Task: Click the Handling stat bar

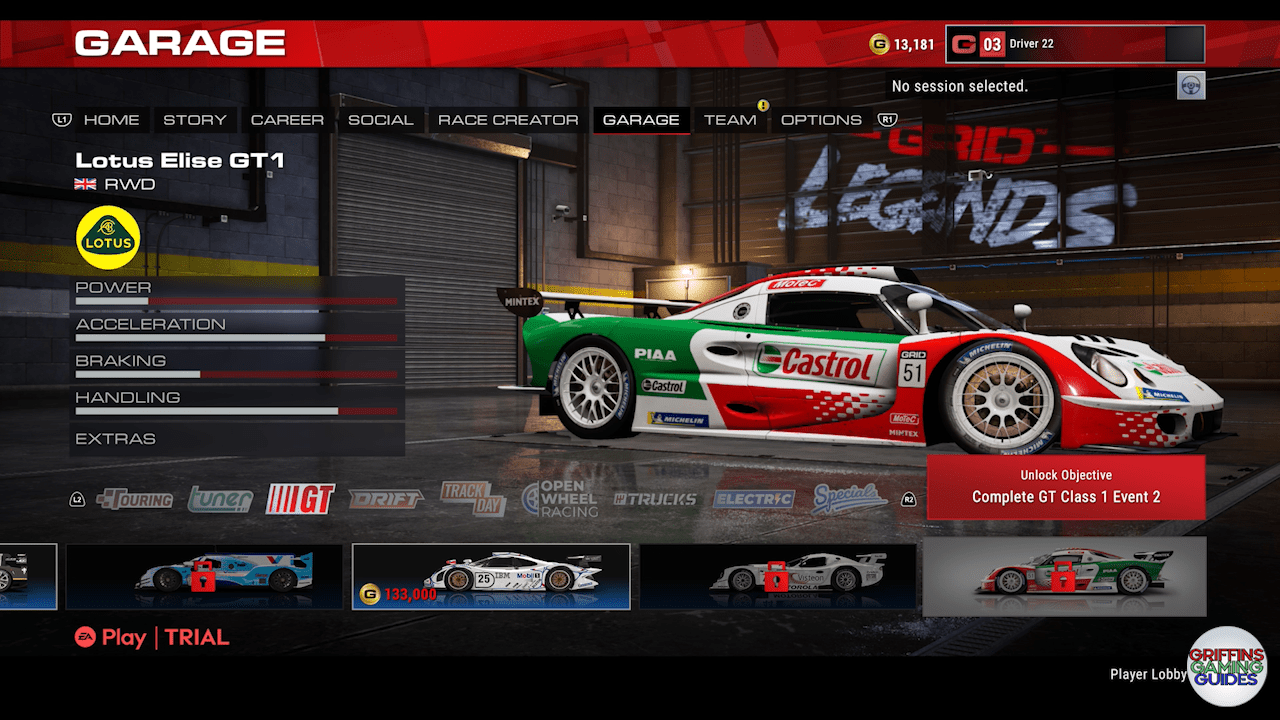Action: click(237, 411)
